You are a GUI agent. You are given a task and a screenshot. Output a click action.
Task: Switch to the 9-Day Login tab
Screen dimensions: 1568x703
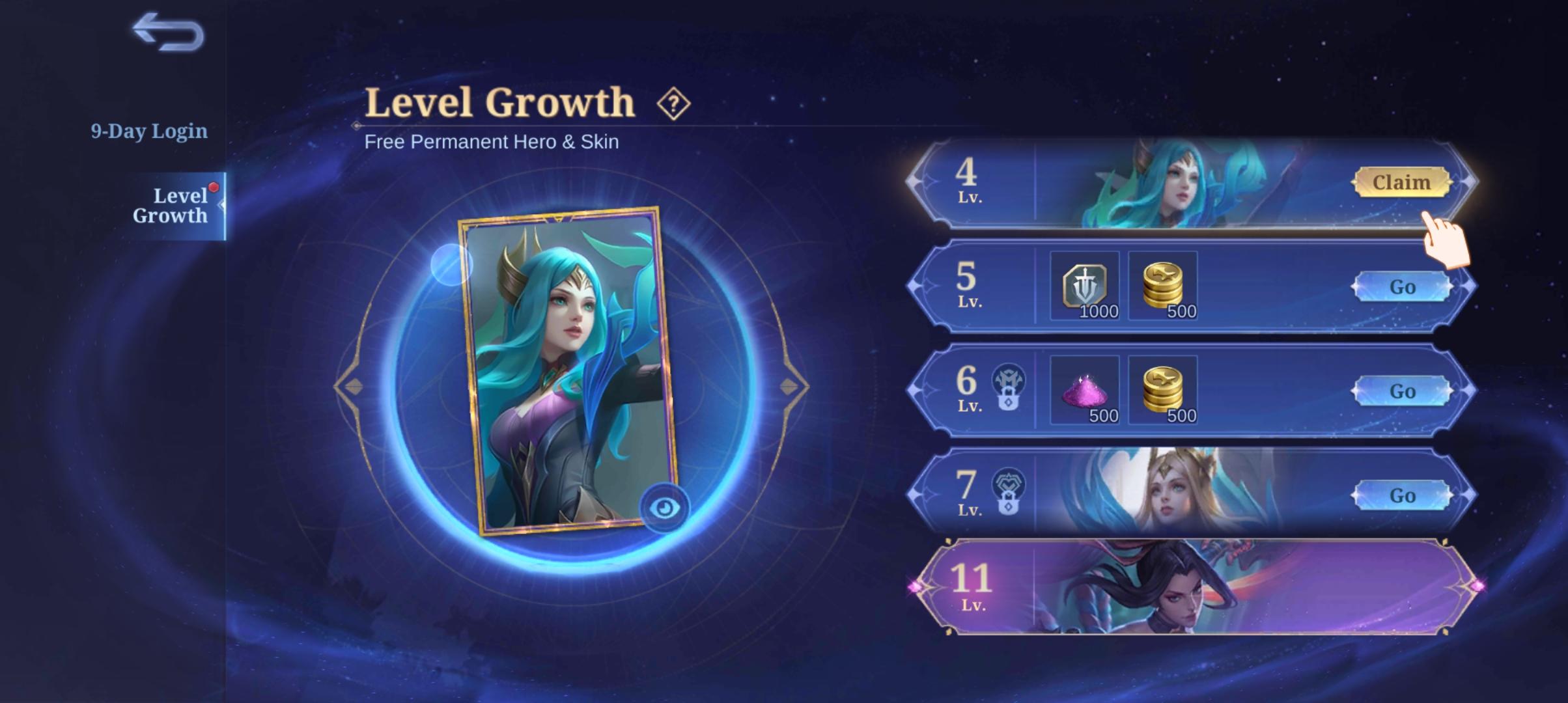[148, 130]
